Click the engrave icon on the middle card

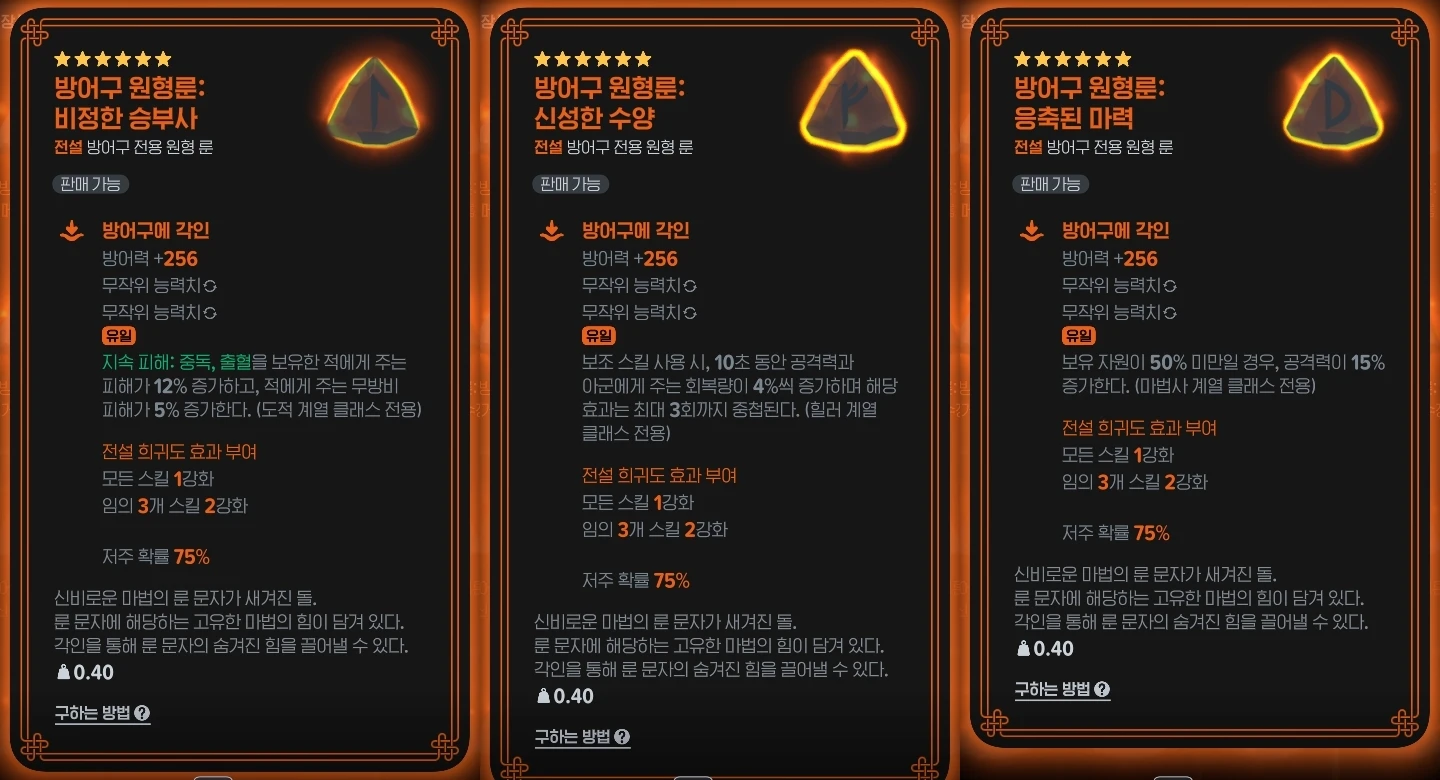point(549,230)
